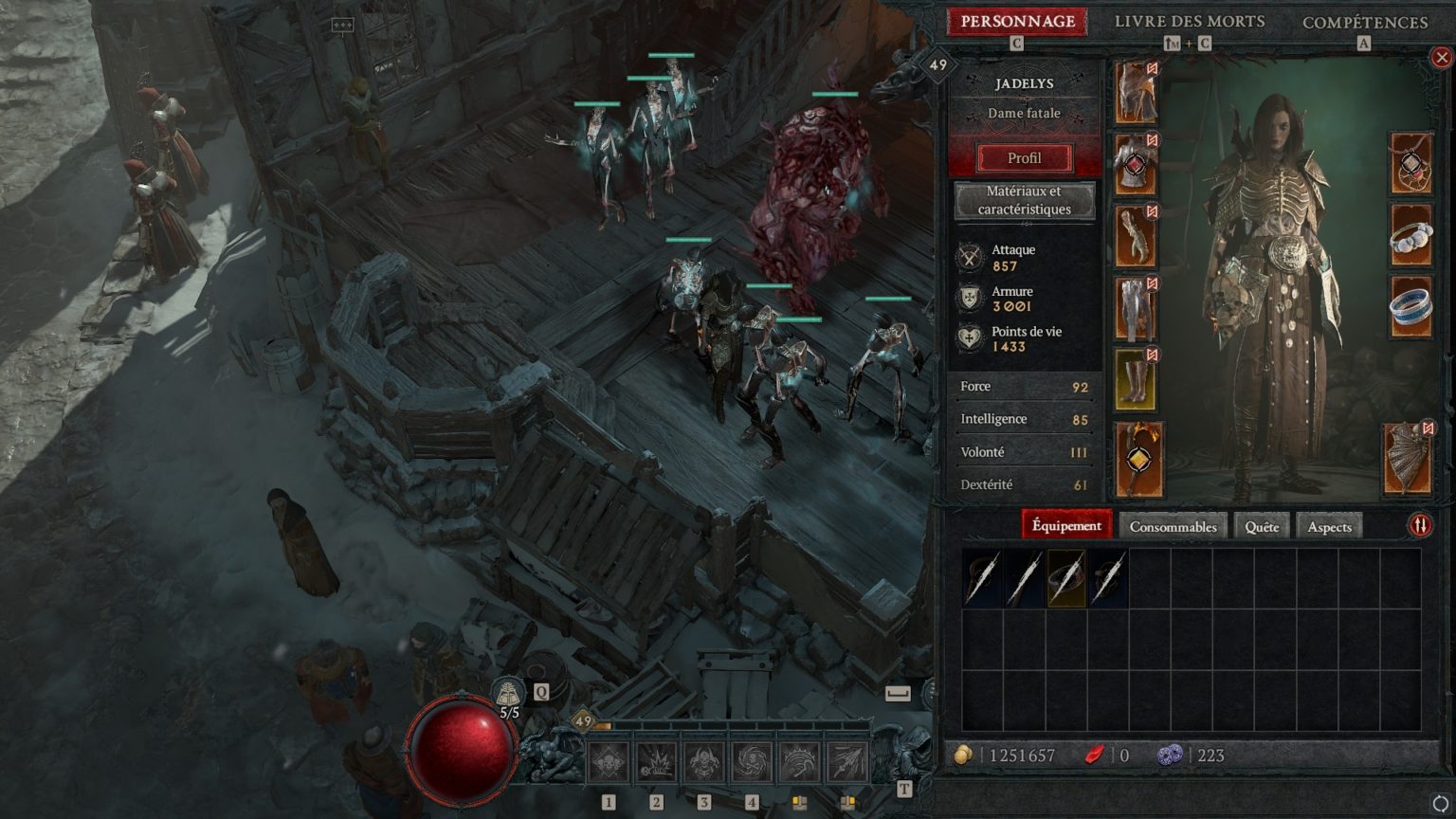Open the Profil page
The image size is (1456, 819).
pos(1024,158)
